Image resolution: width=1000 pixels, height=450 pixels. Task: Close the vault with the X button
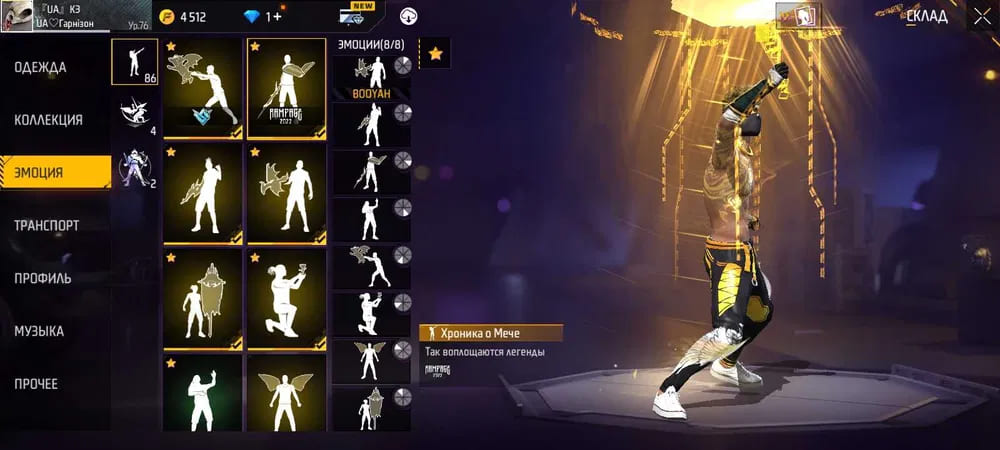coord(981,17)
